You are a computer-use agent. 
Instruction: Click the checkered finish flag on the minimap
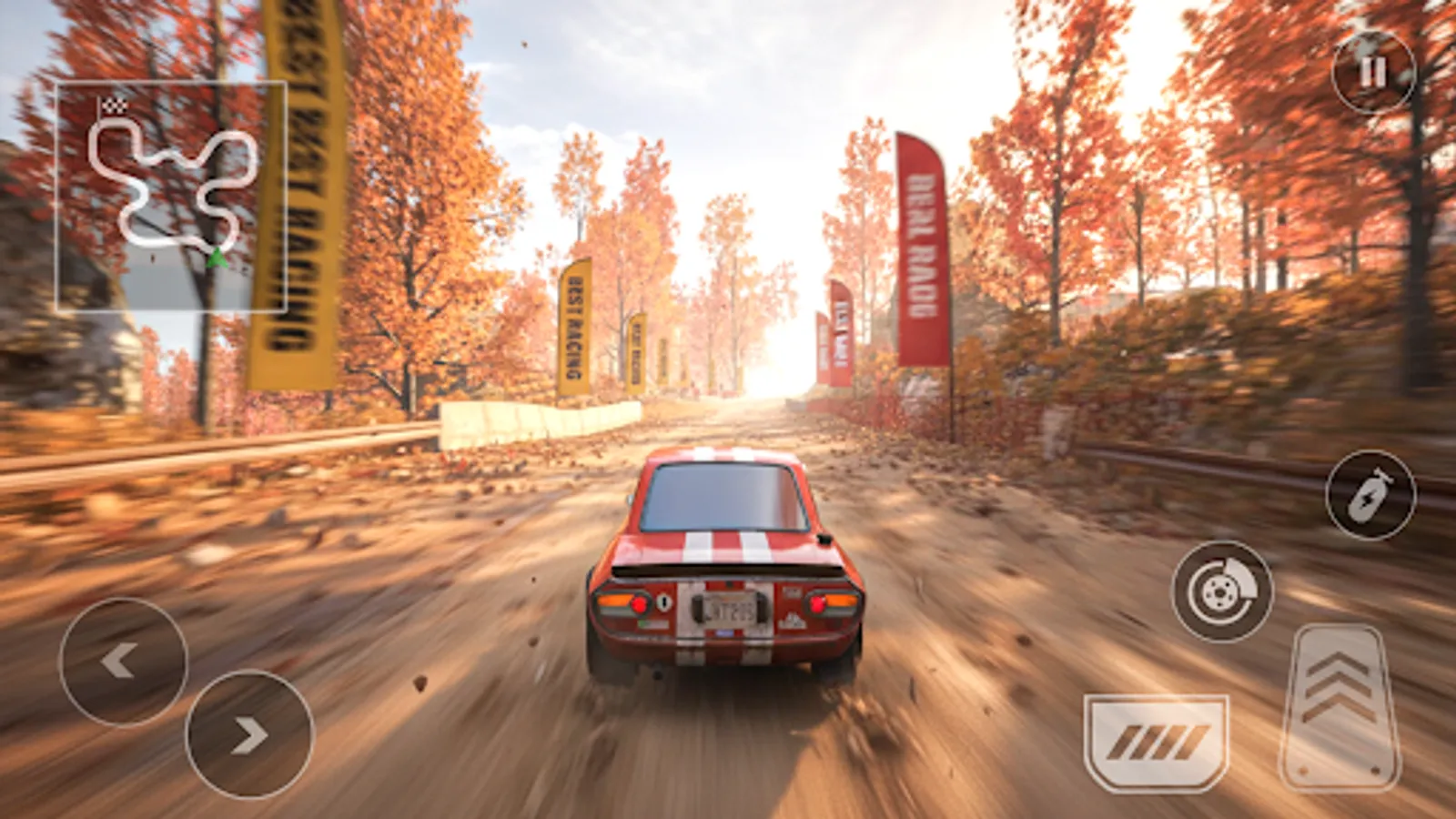click(x=114, y=106)
